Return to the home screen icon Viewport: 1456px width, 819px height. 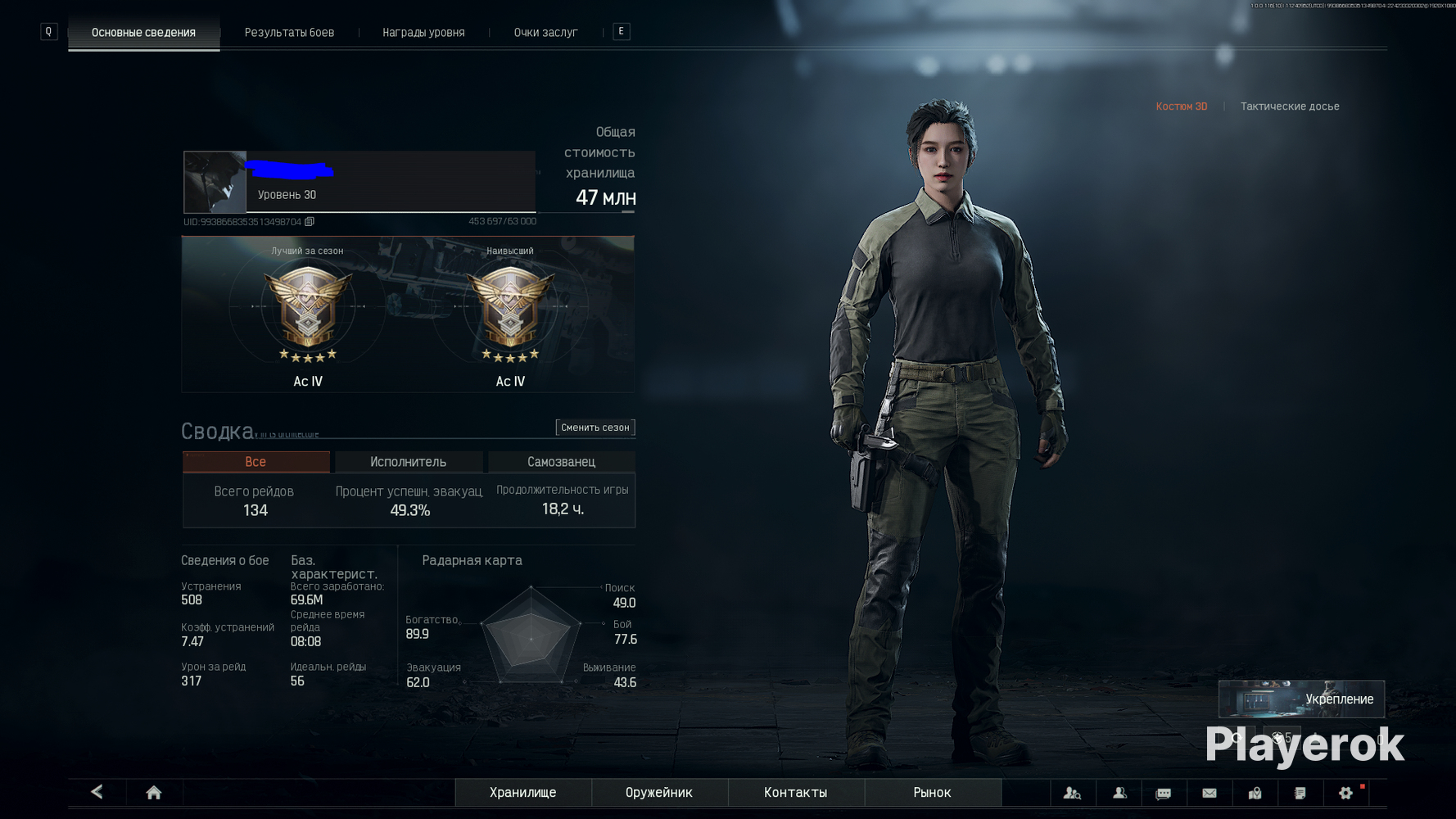coord(153,793)
